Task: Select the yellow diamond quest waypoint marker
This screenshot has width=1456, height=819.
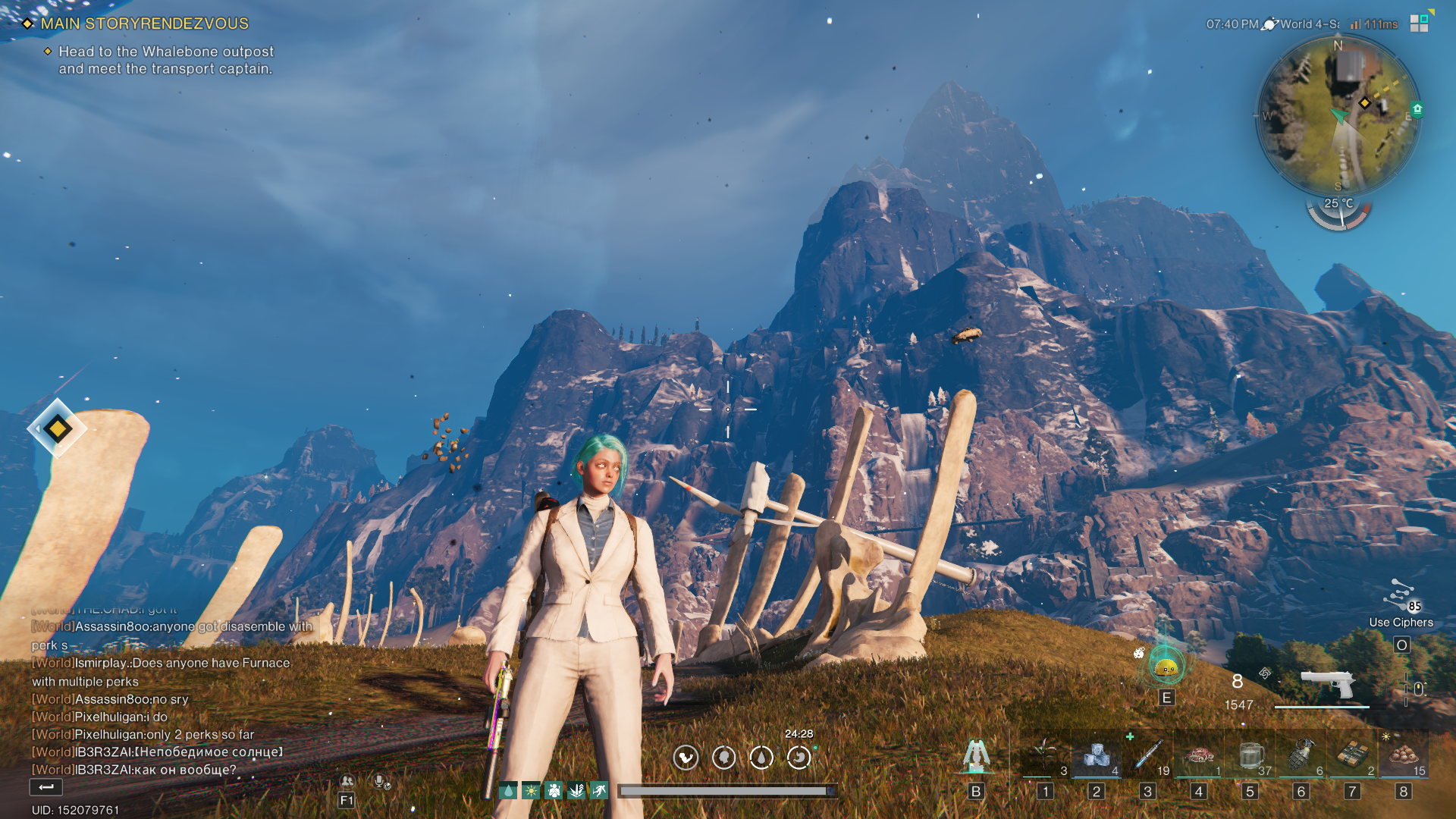Action: point(58,428)
